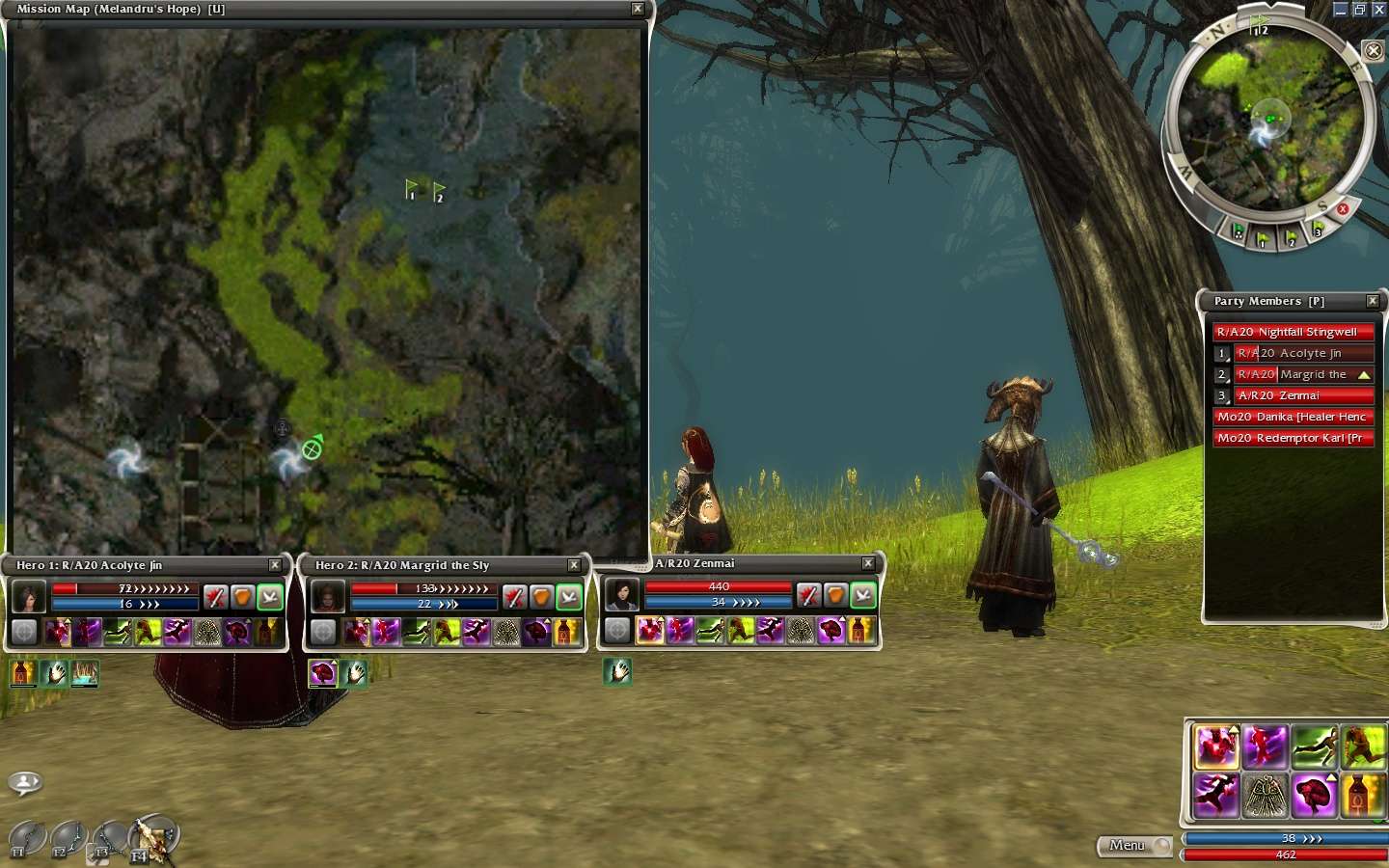1389x868 pixels.
Task: Close the Party Members window
Action: click(x=1373, y=301)
